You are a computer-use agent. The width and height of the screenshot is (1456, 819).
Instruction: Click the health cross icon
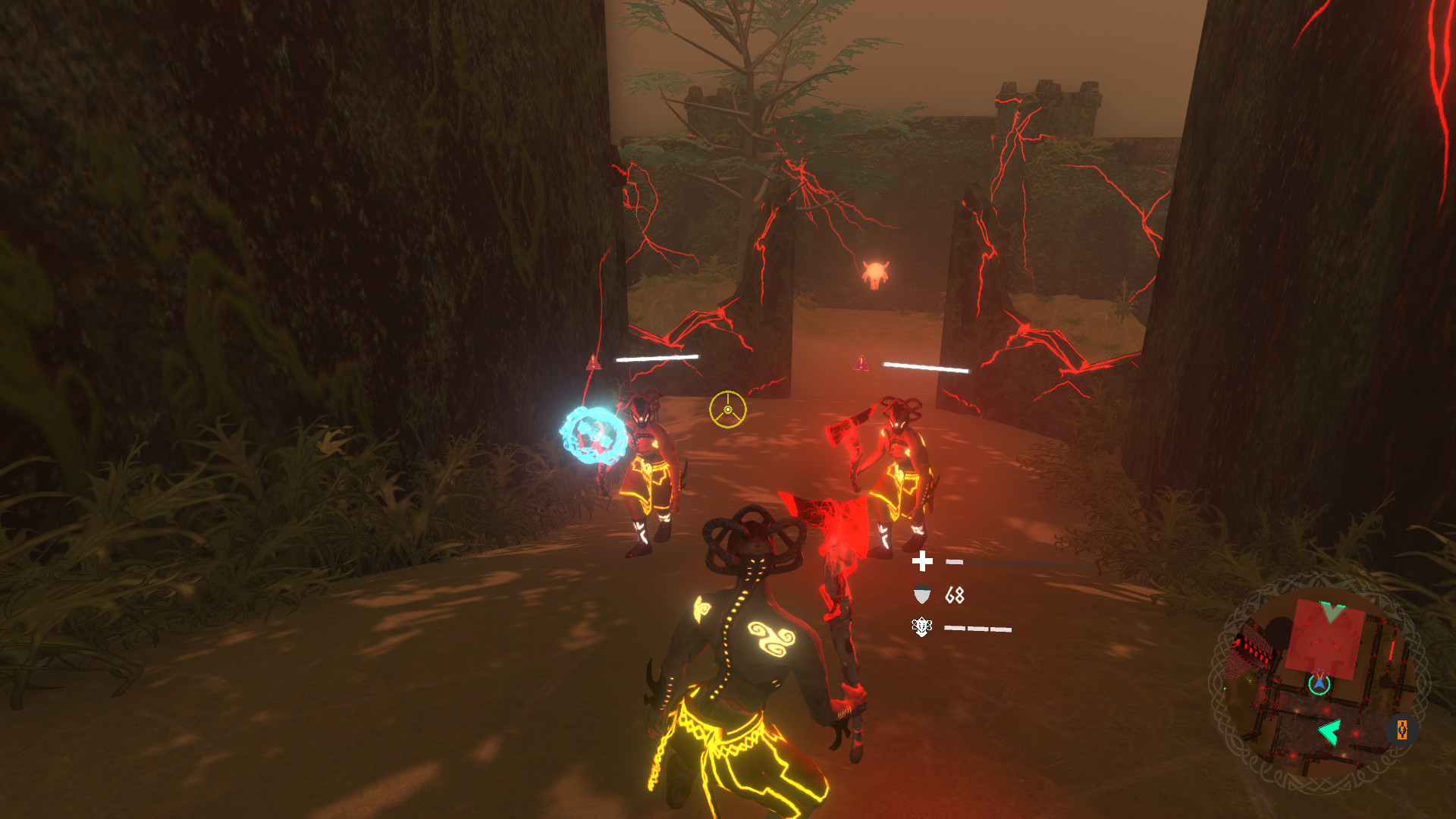[x=922, y=562]
